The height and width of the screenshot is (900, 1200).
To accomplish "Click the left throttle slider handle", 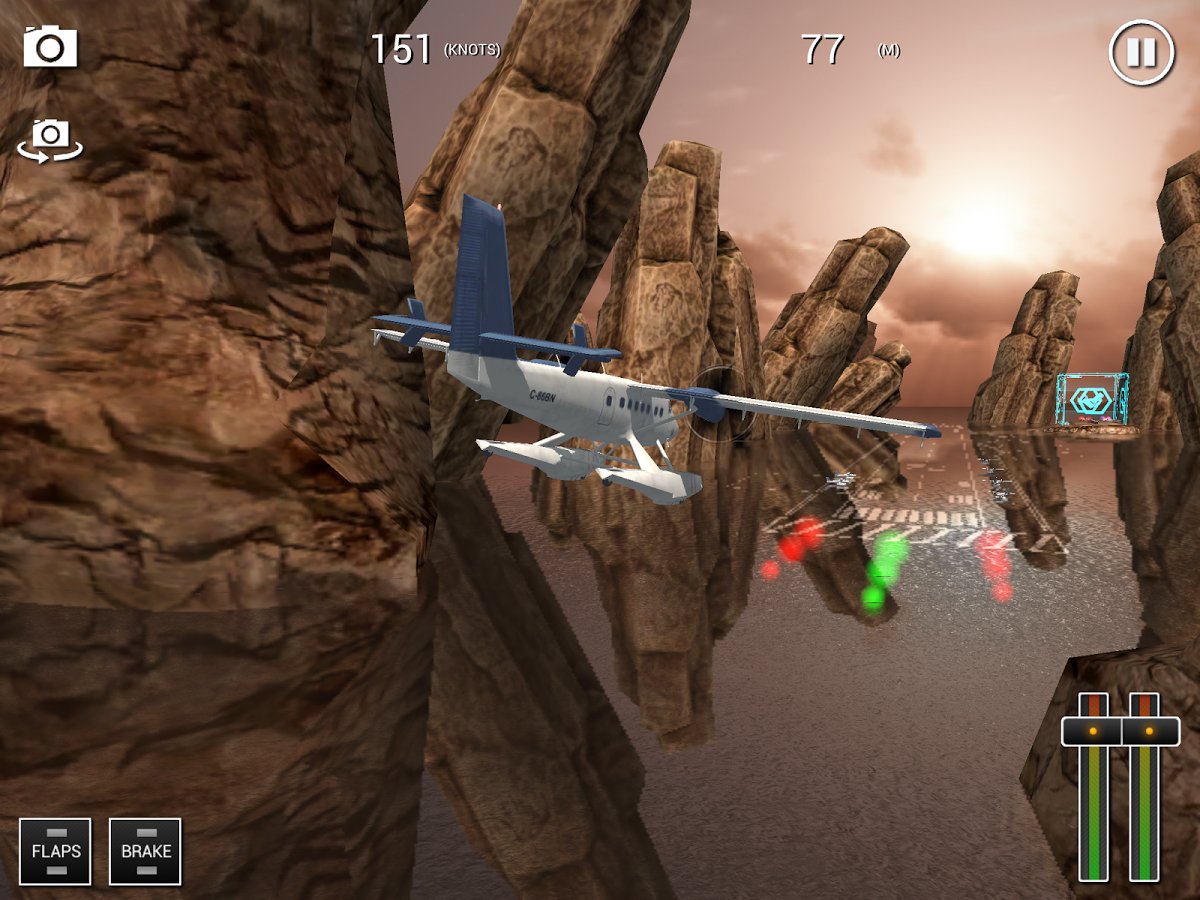I will [1092, 731].
